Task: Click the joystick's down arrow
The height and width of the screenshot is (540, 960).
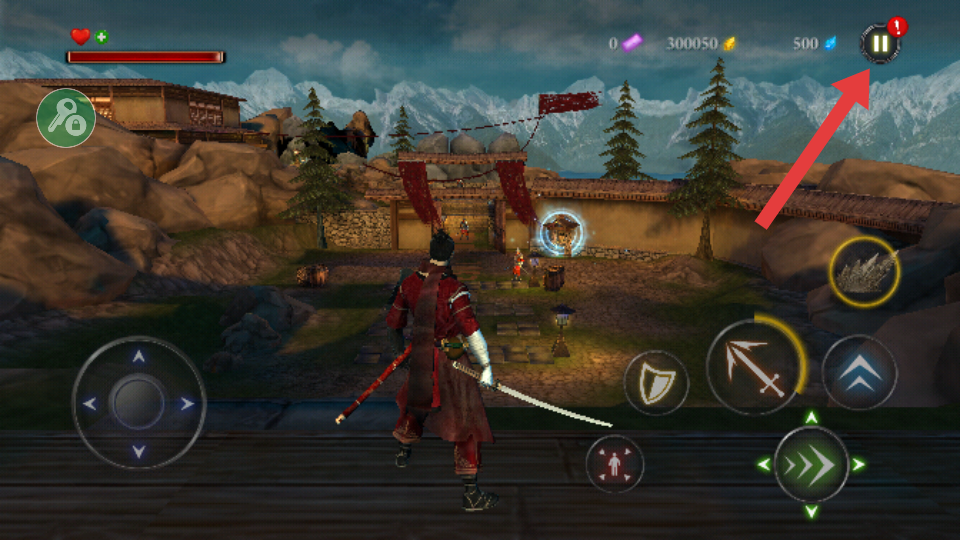Action: click(139, 451)
